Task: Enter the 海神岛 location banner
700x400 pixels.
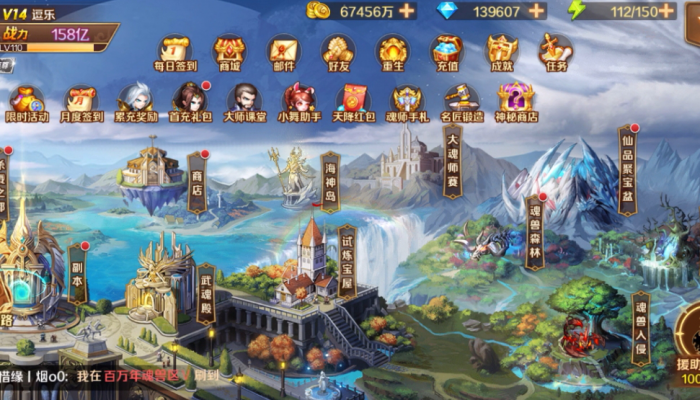Action: pos(330,180)
